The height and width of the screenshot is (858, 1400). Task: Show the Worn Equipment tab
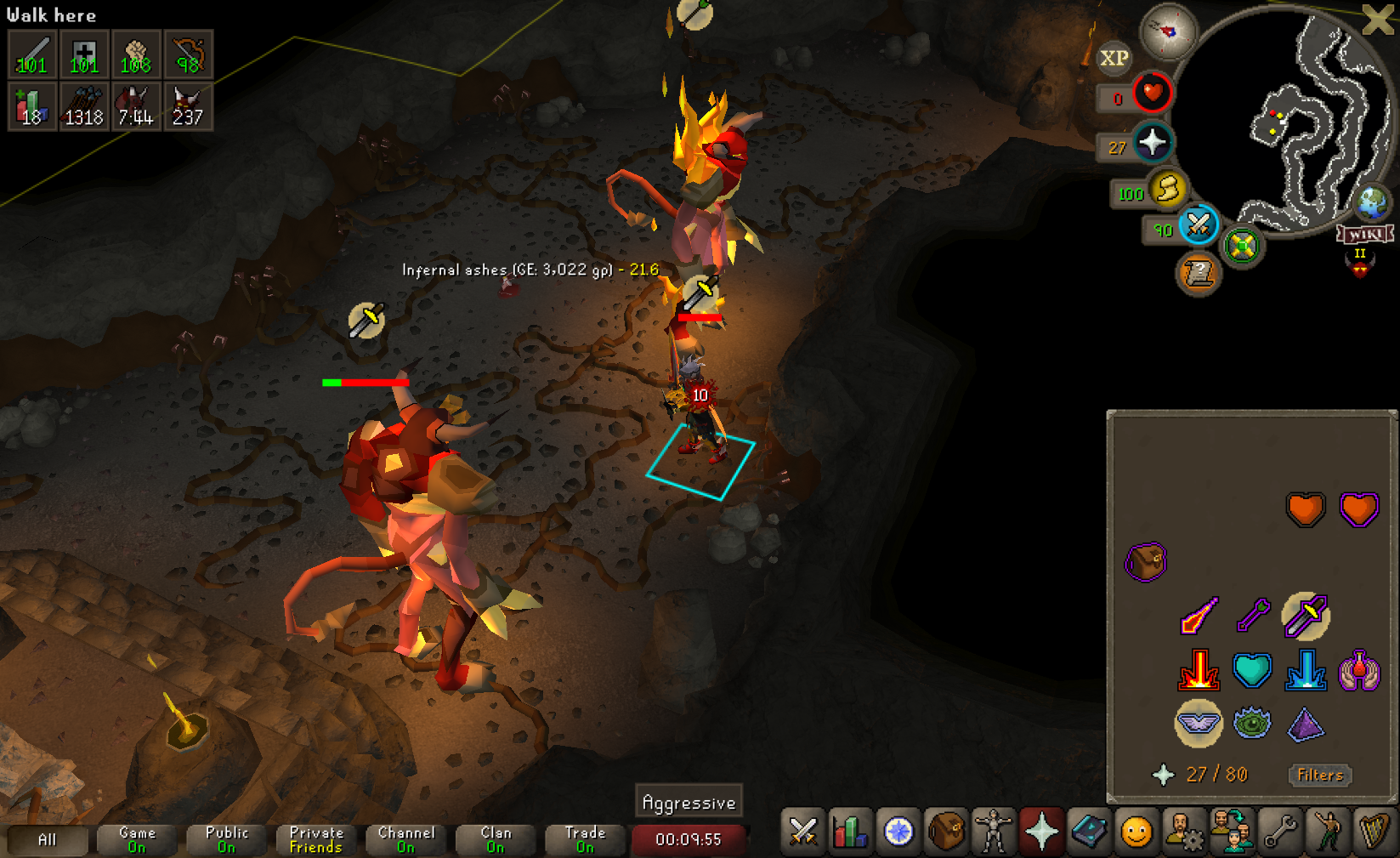(x=993, y=832)
